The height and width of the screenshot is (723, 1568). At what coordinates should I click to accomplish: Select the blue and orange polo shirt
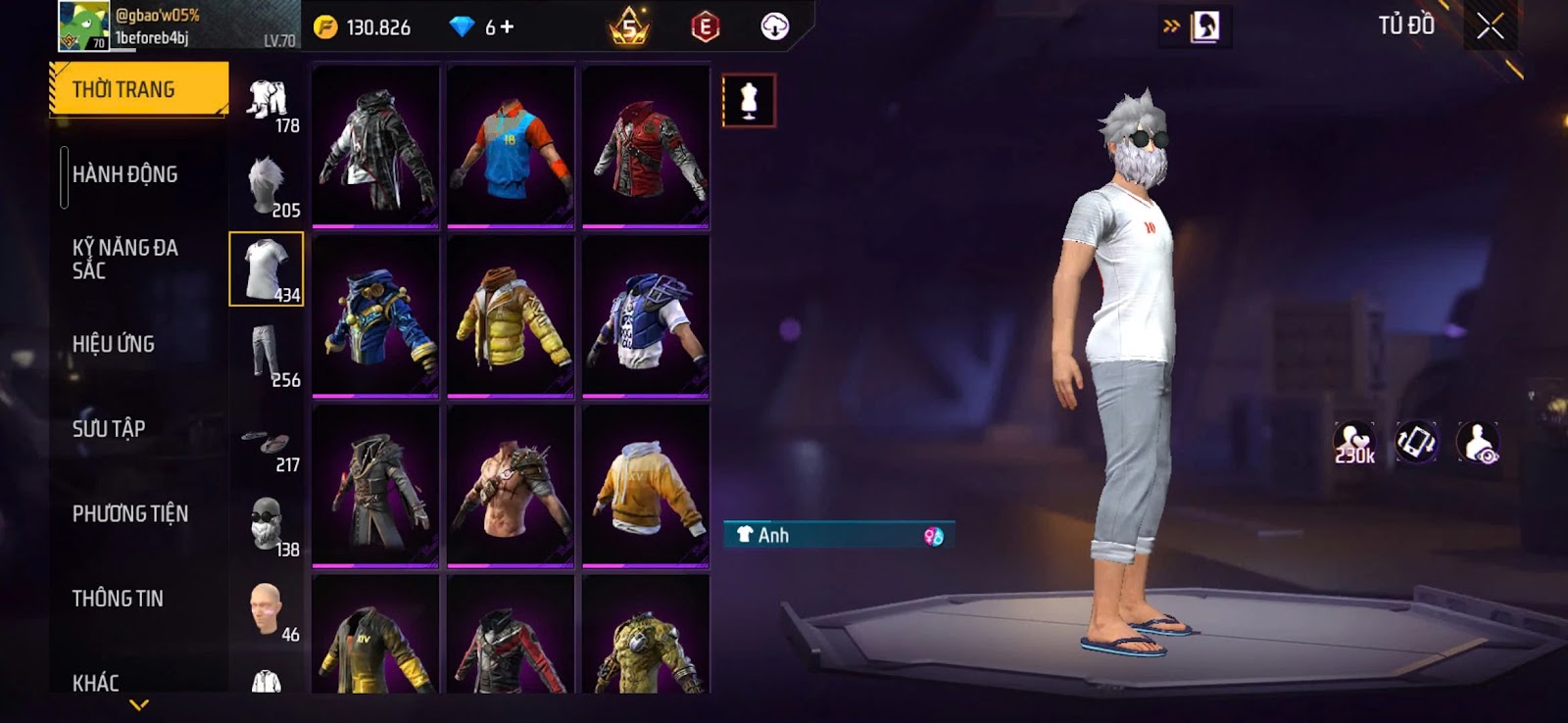(x=511, y=147)
